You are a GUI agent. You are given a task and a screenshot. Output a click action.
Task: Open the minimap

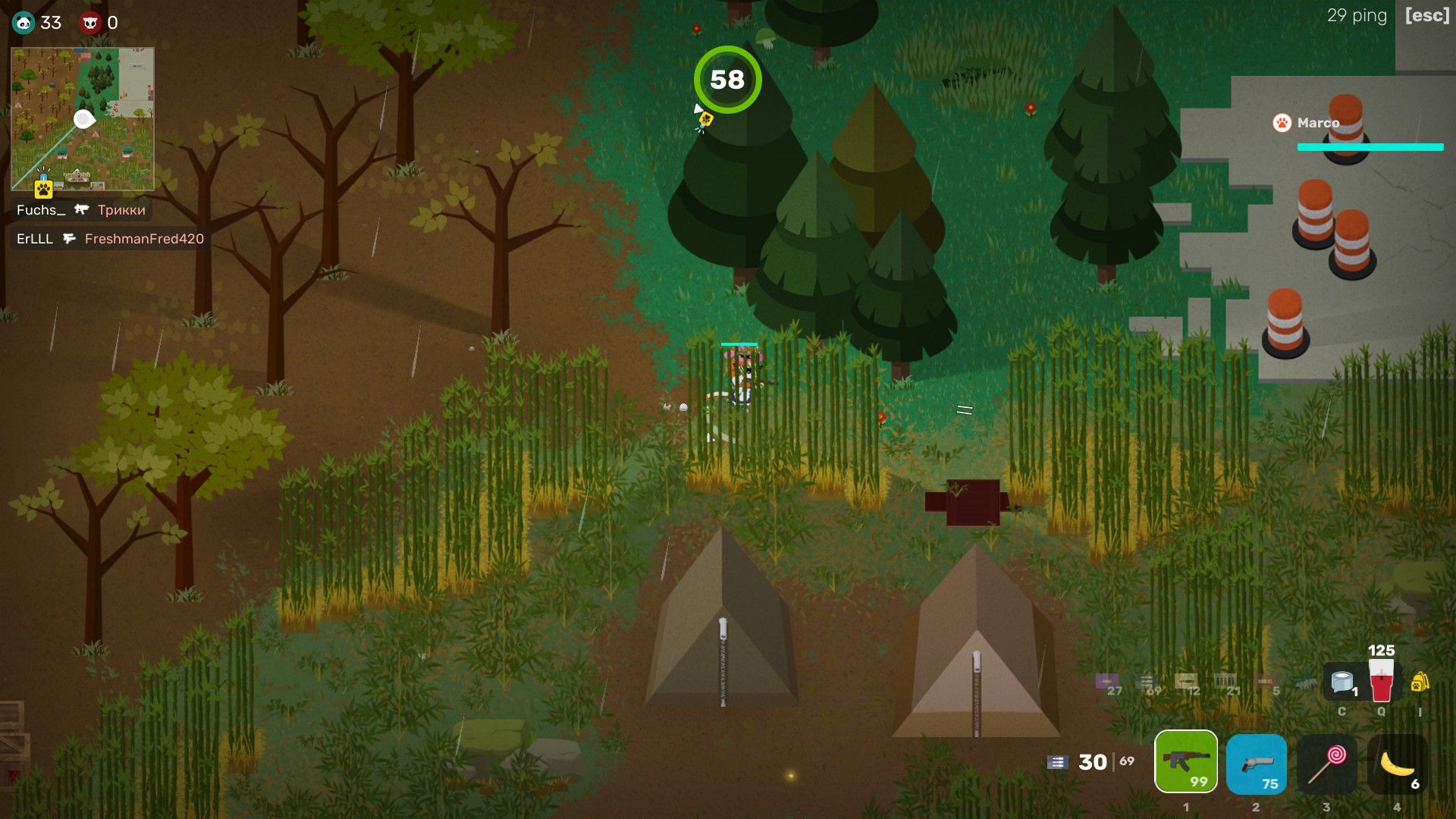tap(83, 119)
